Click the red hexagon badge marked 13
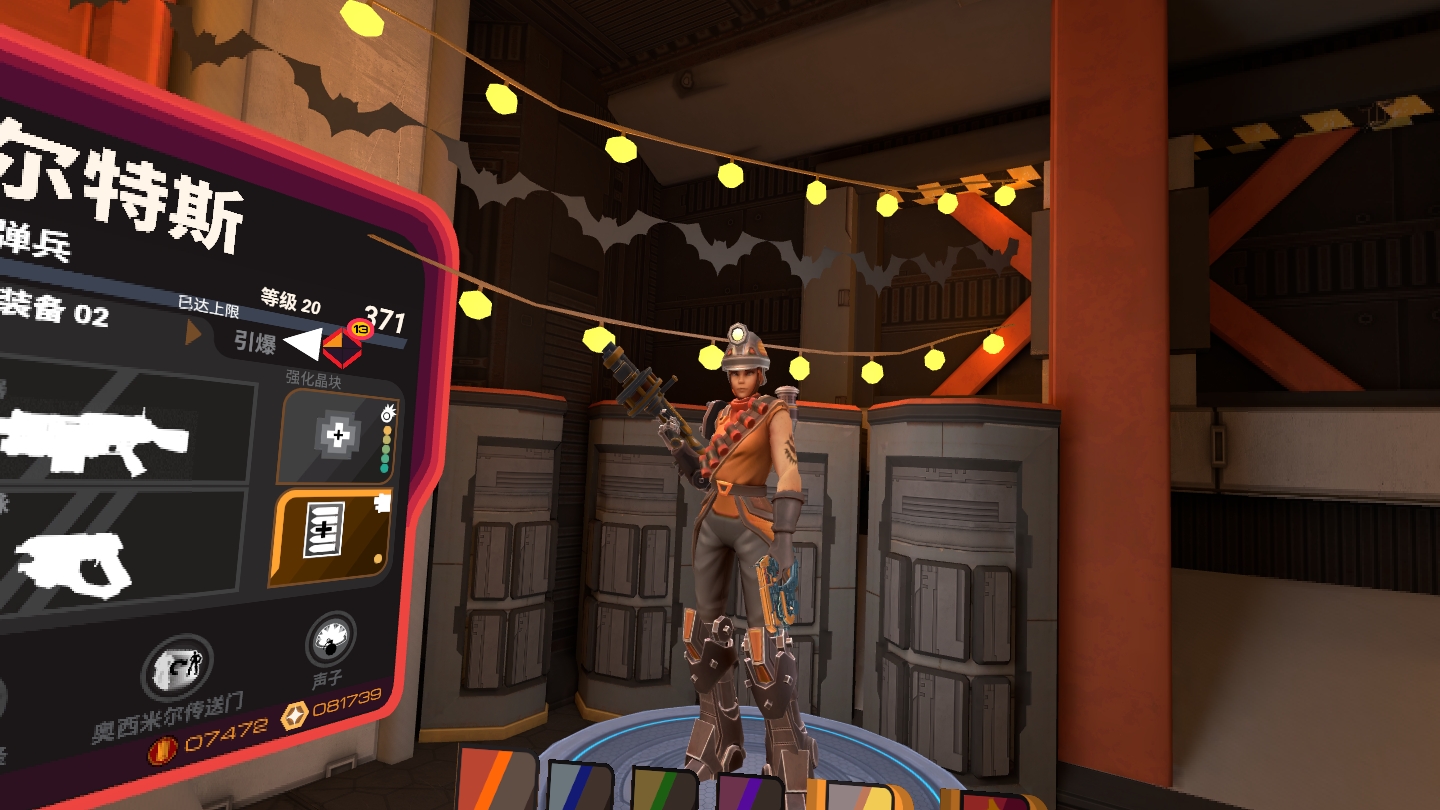Screen dimensions: 1440x810 tap(343, 344)
